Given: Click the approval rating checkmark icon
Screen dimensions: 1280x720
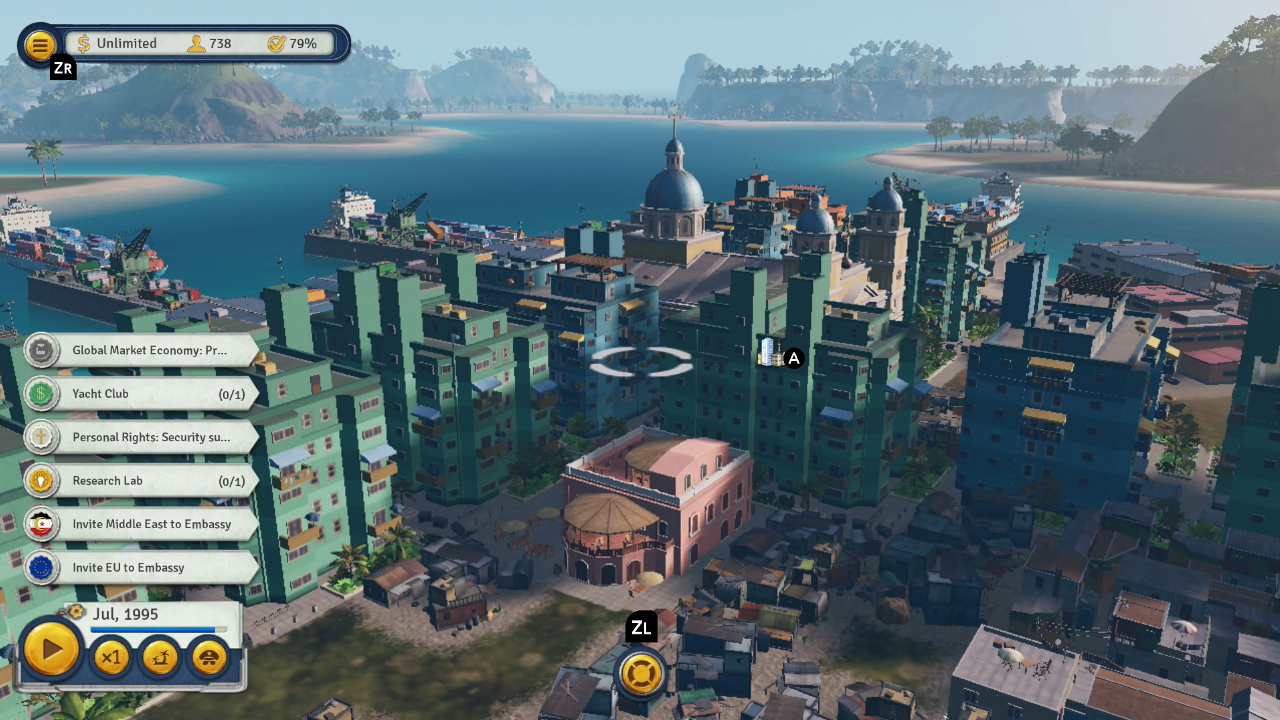Looking at the screenshot, I should coord(276,44).
